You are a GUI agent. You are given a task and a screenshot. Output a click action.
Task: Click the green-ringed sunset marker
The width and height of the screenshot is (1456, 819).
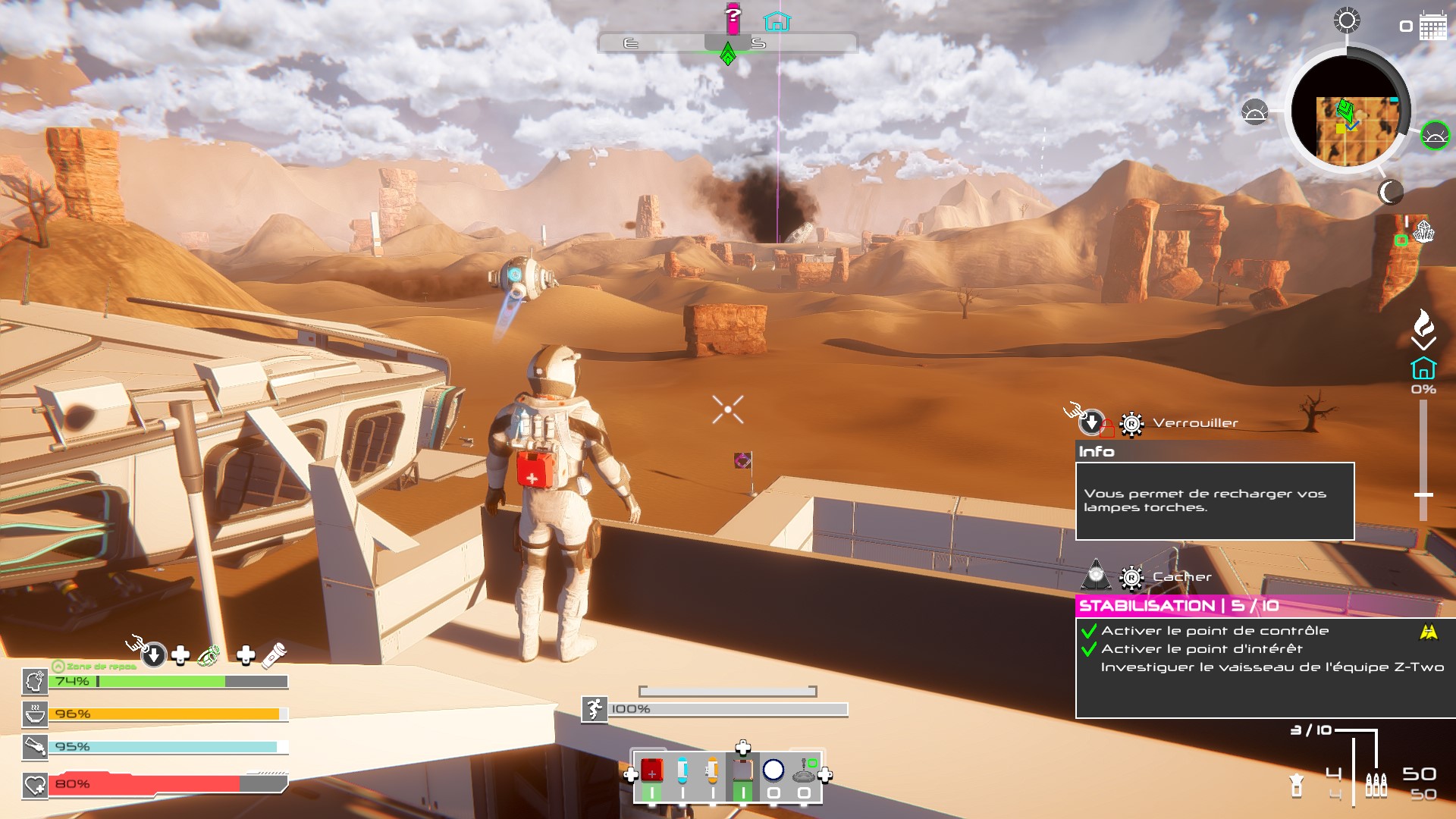1435,136
